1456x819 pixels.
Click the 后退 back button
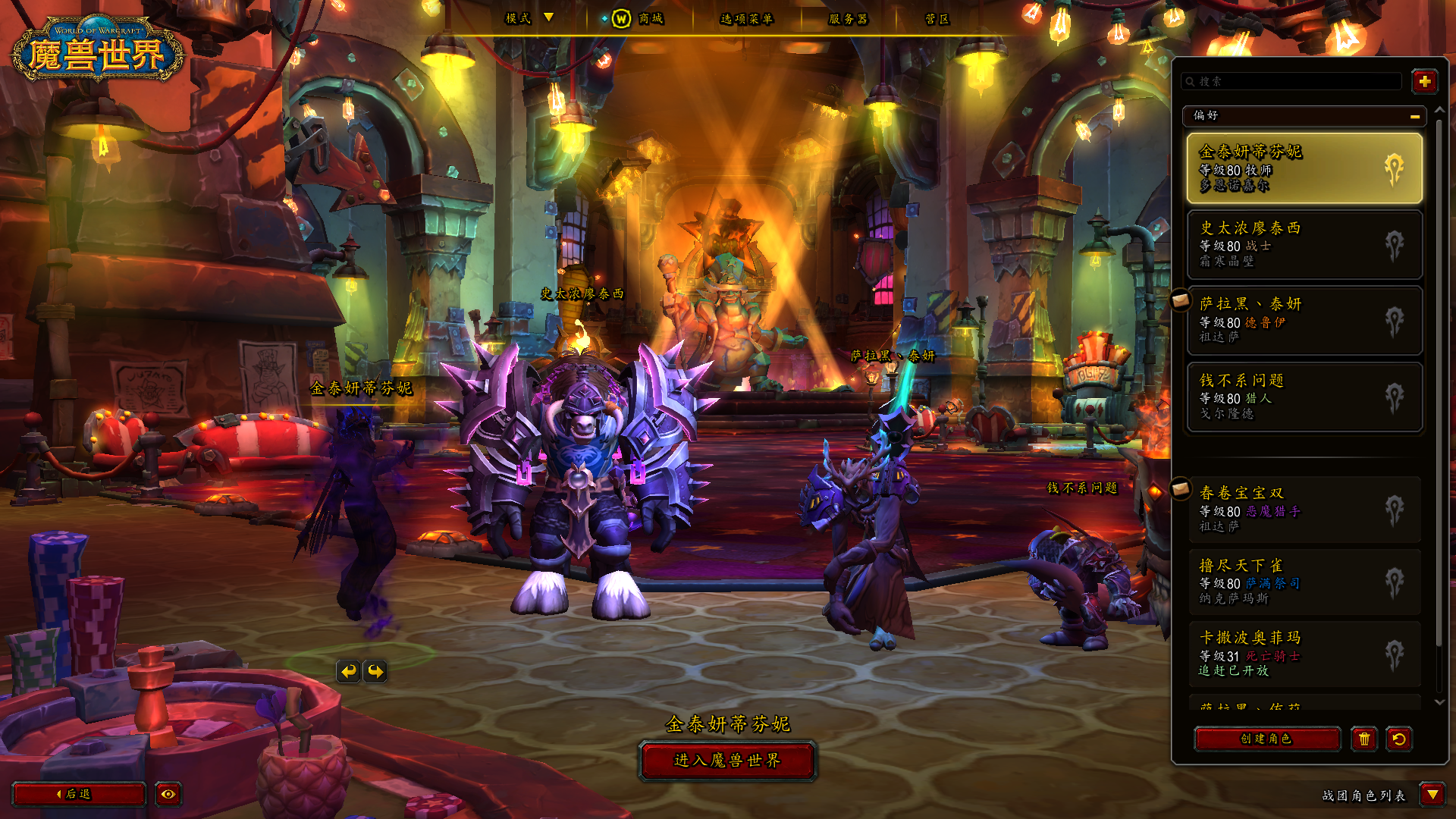click(x=78, y=794)
